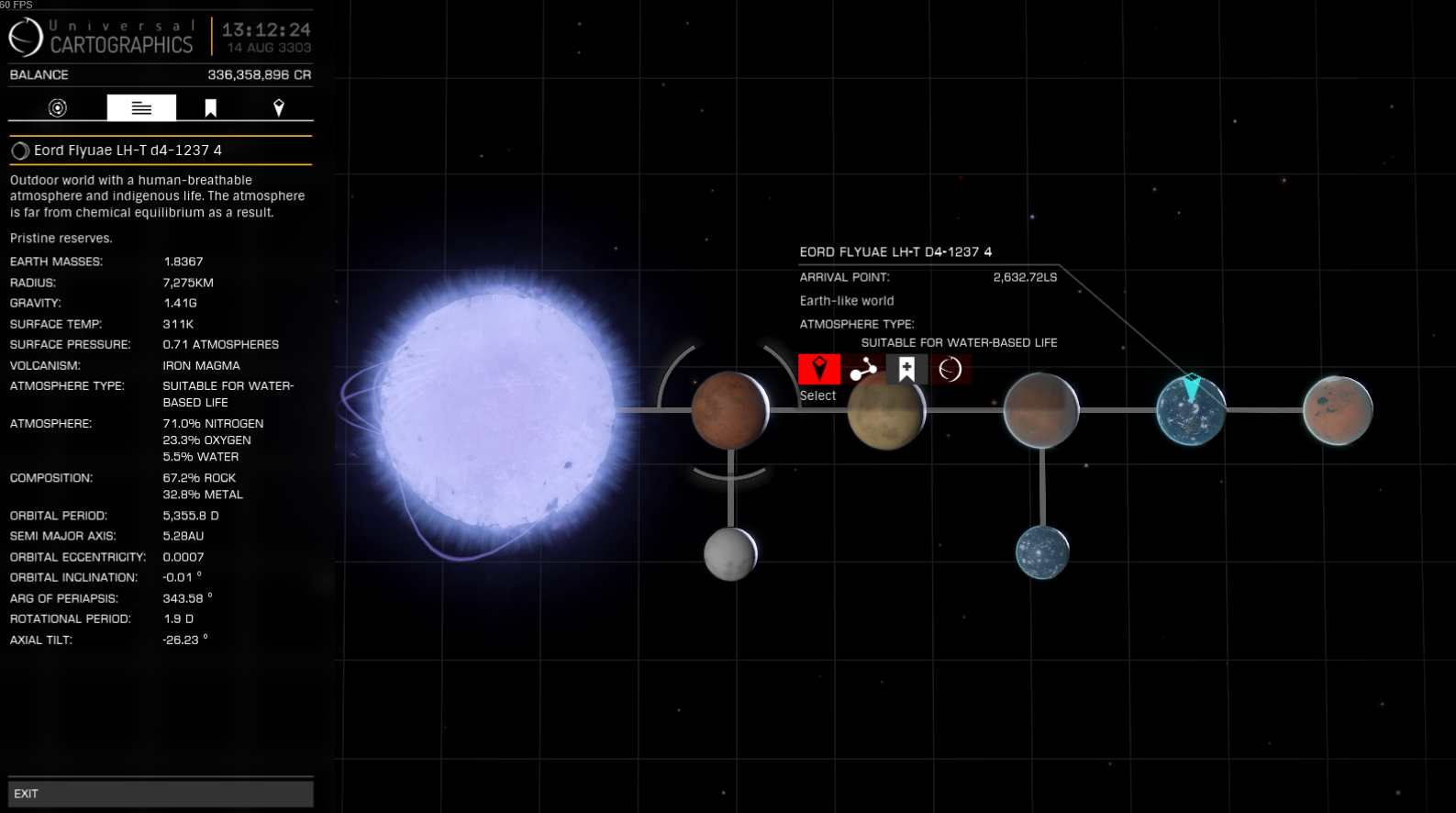Screen dimensions: 1456x813
Task: Open the bookmarks tab in the left panel
Action: 210,108
